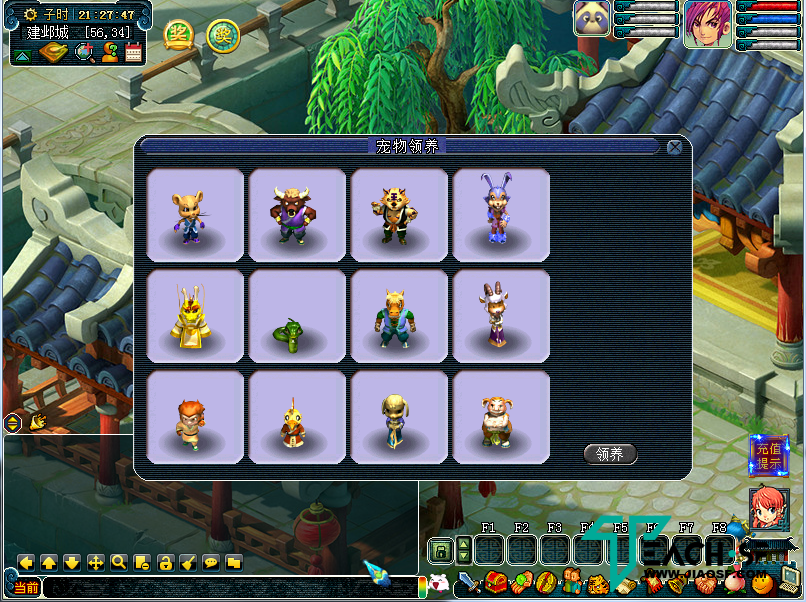Open the calendar icon under the clock
Viewport: 806px width, 602px height.
(x=134, y=52)
